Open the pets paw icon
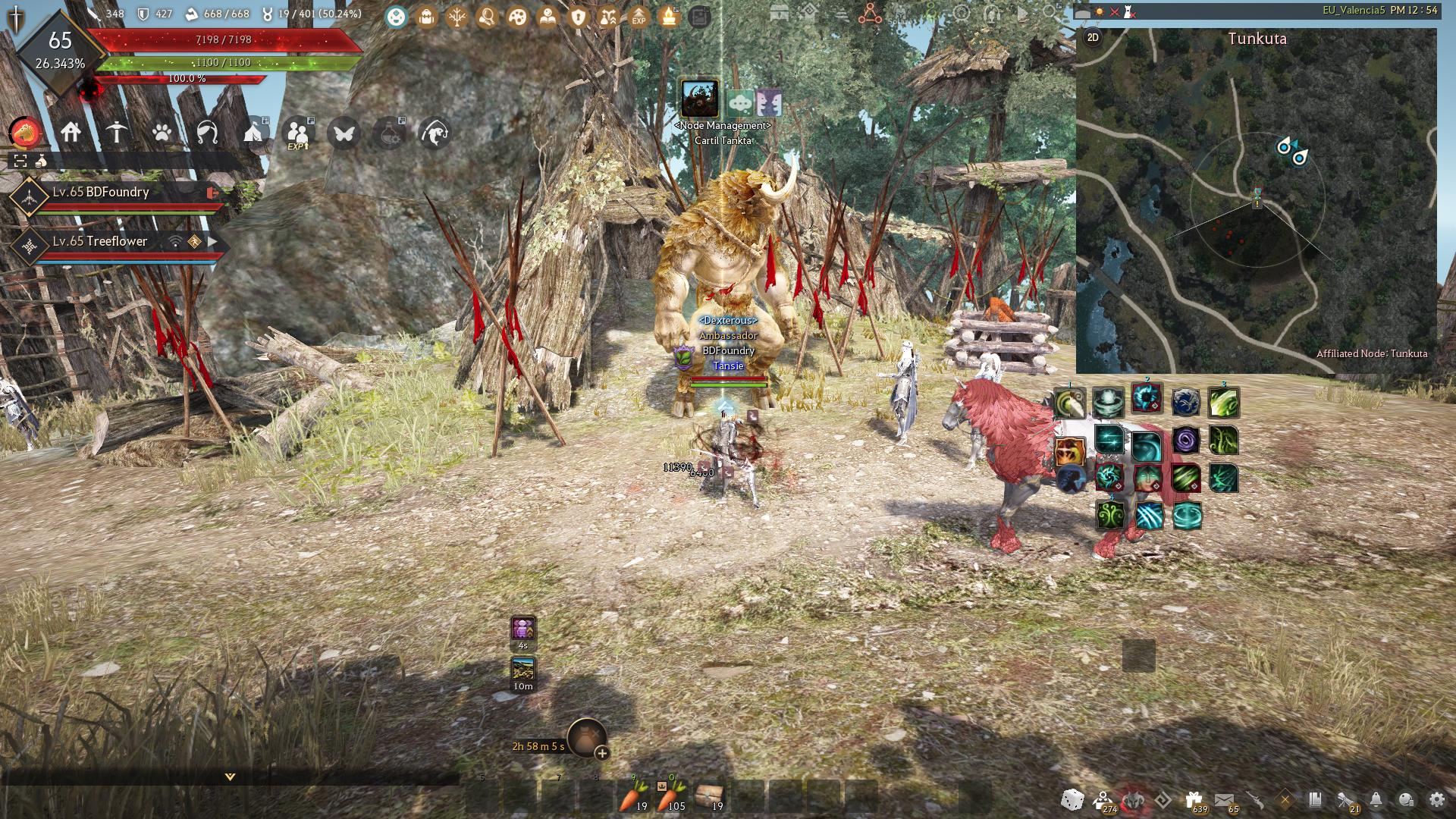Image resolution: width=1456 pixels, height=819 pixels. click(x=162, y=133)
